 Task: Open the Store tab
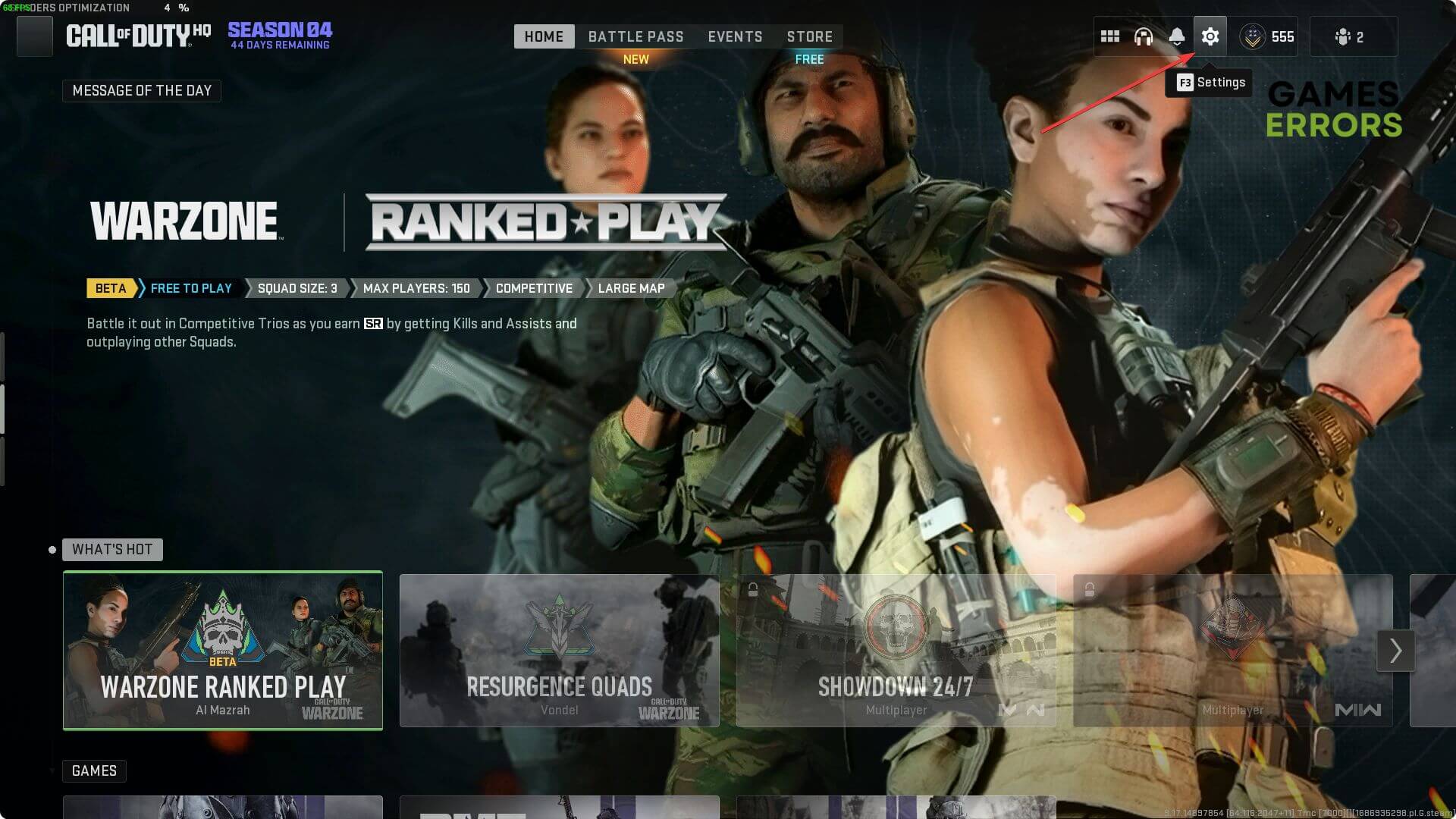[809, 36]
